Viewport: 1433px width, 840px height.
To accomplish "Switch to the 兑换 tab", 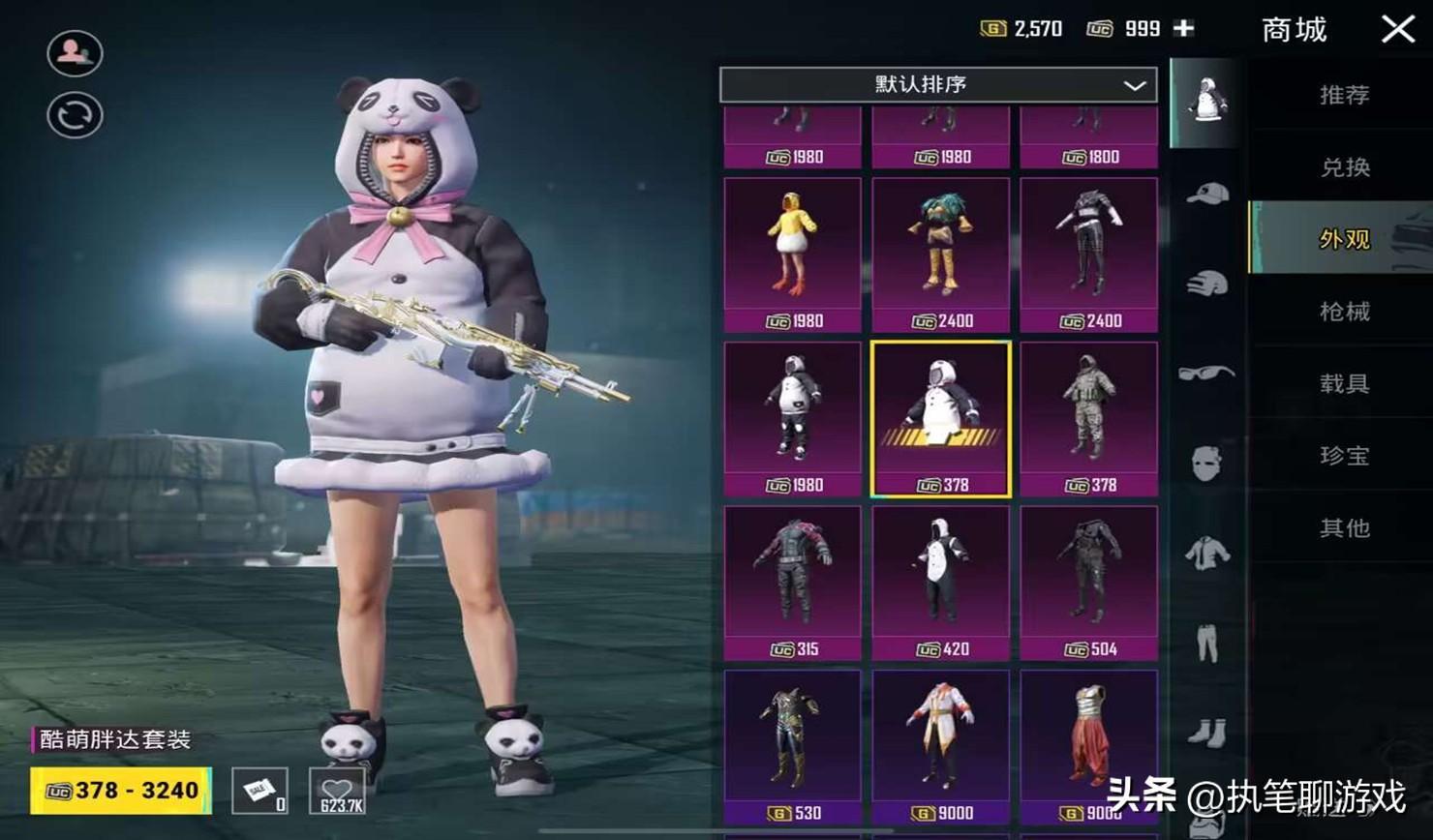I will tap(1343, 167).
